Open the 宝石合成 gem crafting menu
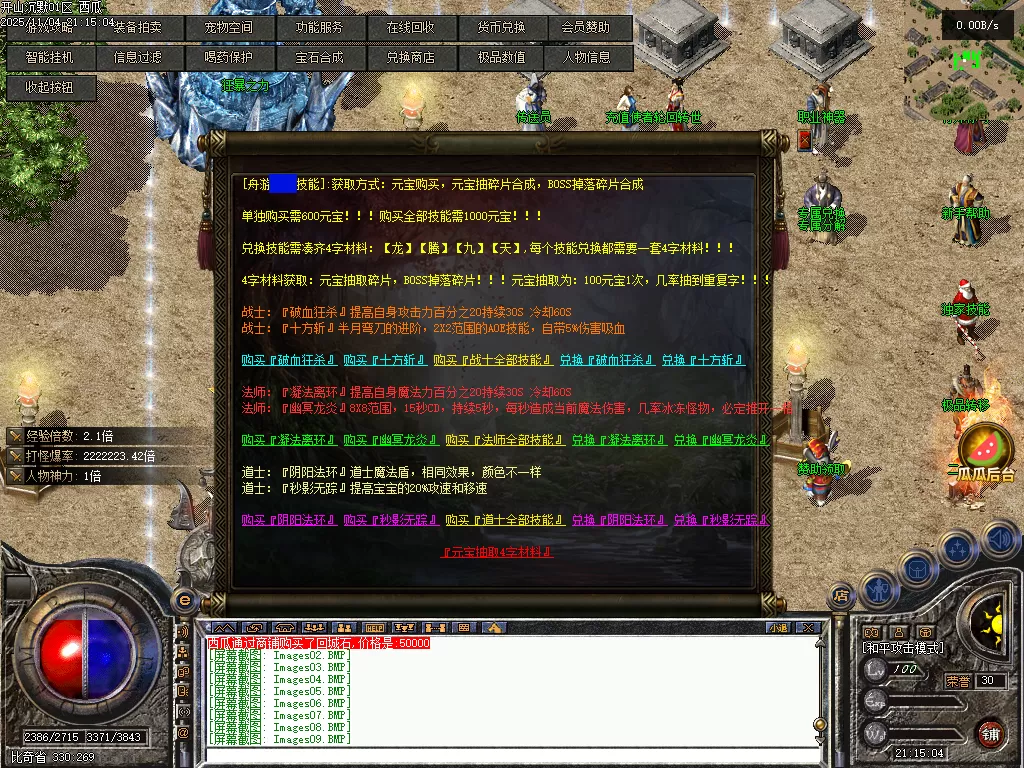1024x768 pixels. click(319, 57)
